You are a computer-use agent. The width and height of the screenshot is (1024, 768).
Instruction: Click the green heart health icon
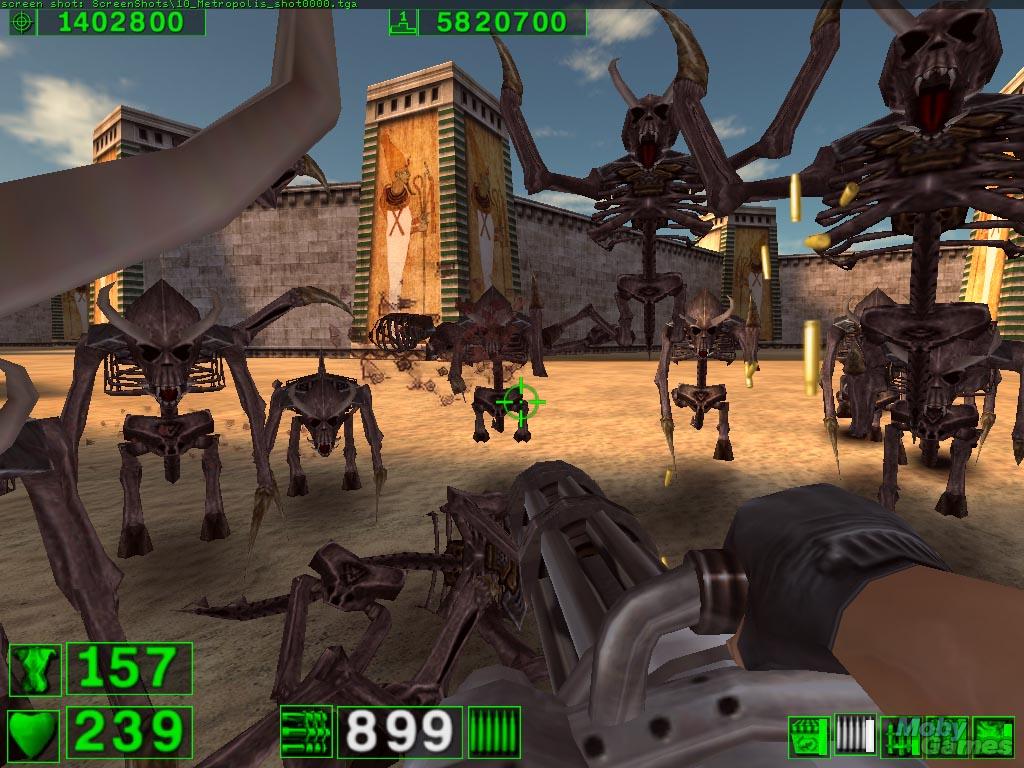point(35,732)
